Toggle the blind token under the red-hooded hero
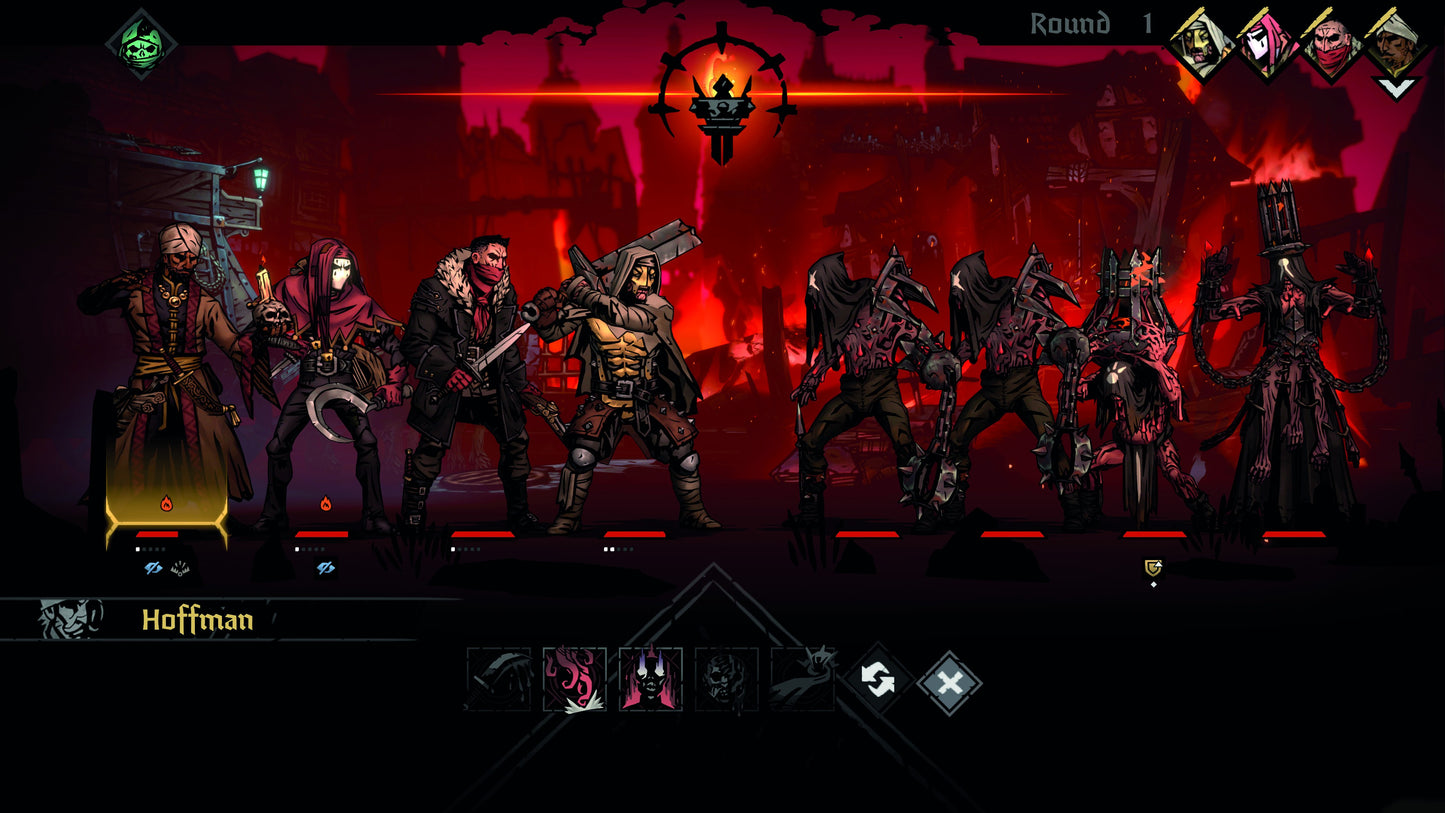 (325, 567)
